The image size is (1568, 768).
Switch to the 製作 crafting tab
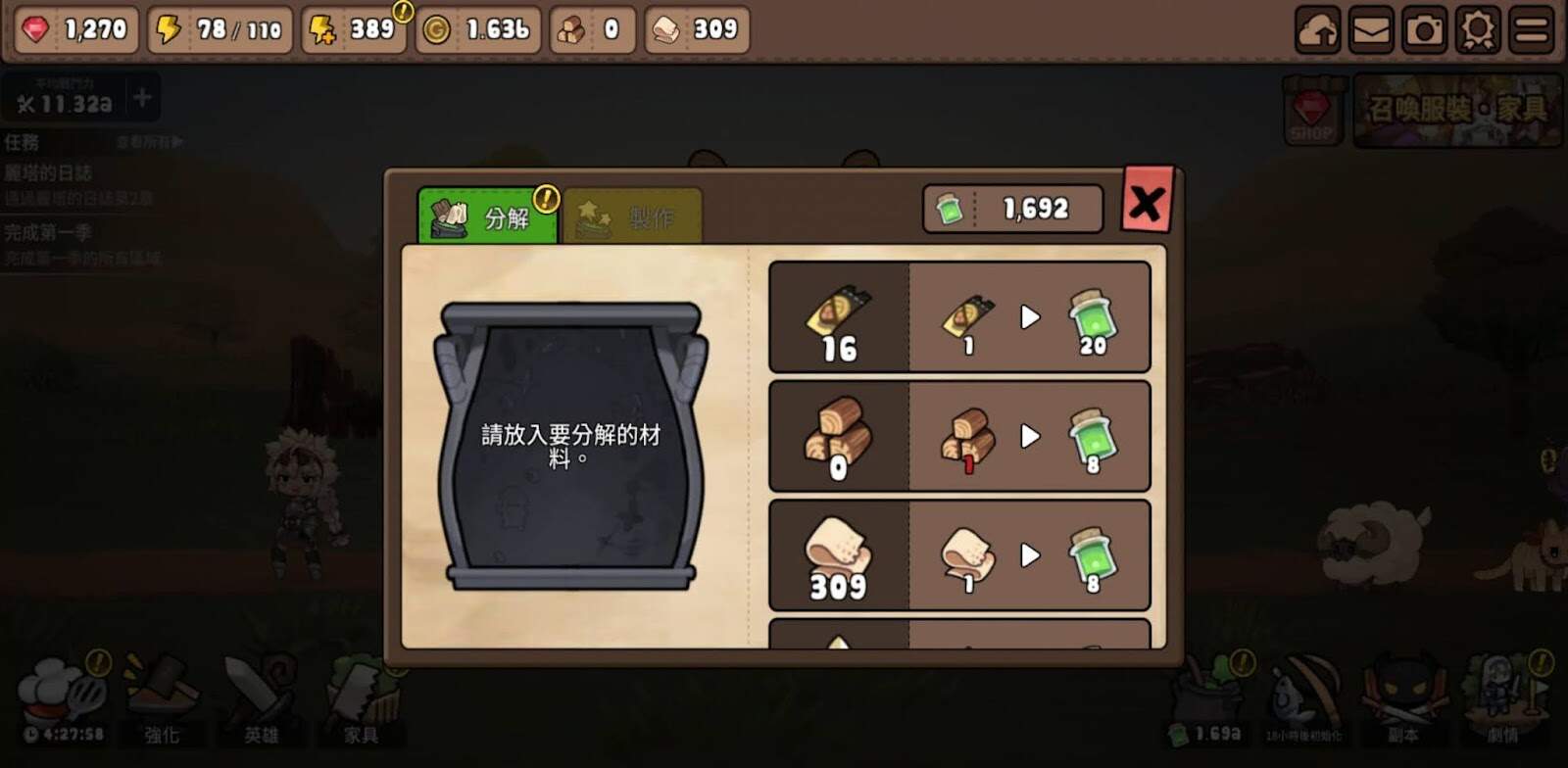pos(632,216)
